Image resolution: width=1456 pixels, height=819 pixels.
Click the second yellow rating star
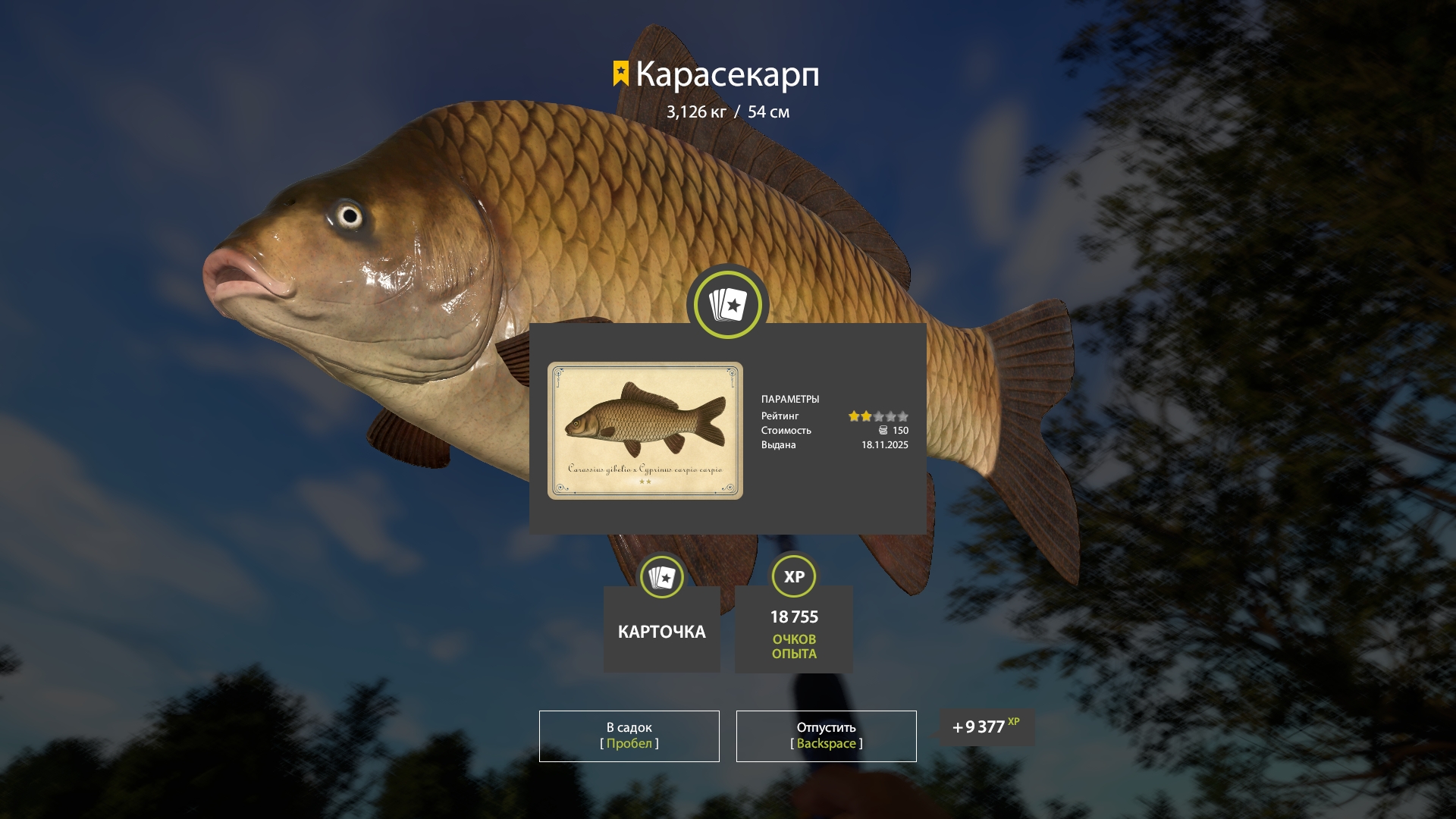[x=864, y=416]
